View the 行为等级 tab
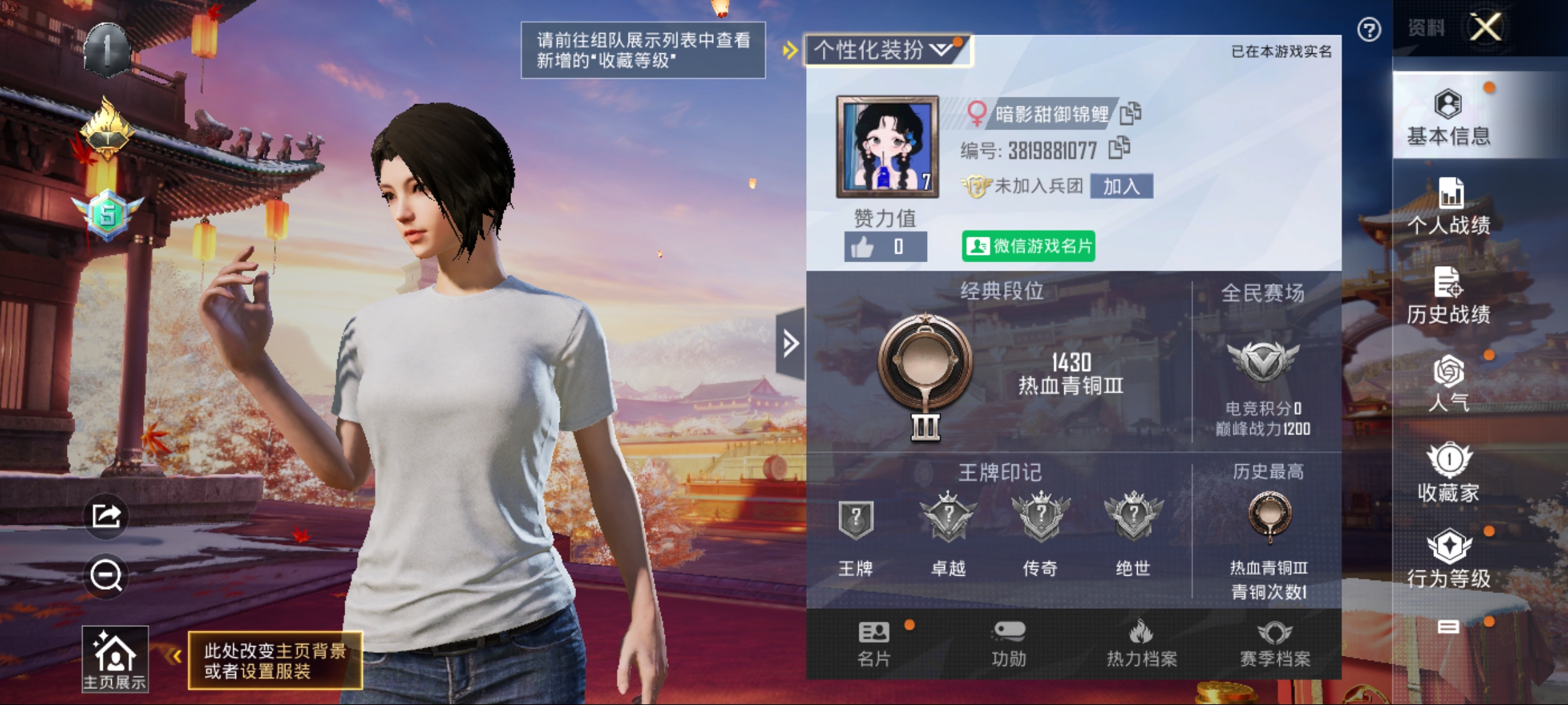Image resolution: width=1568 pixels, height=705 pixels. pos(1448,559)
